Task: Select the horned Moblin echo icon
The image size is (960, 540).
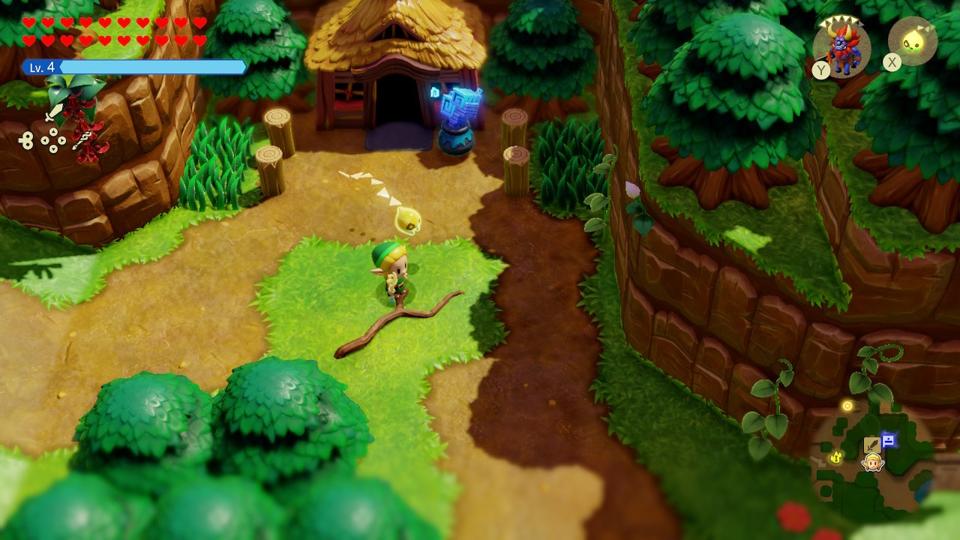Action: pyautogui.click(x=841, y=45)
